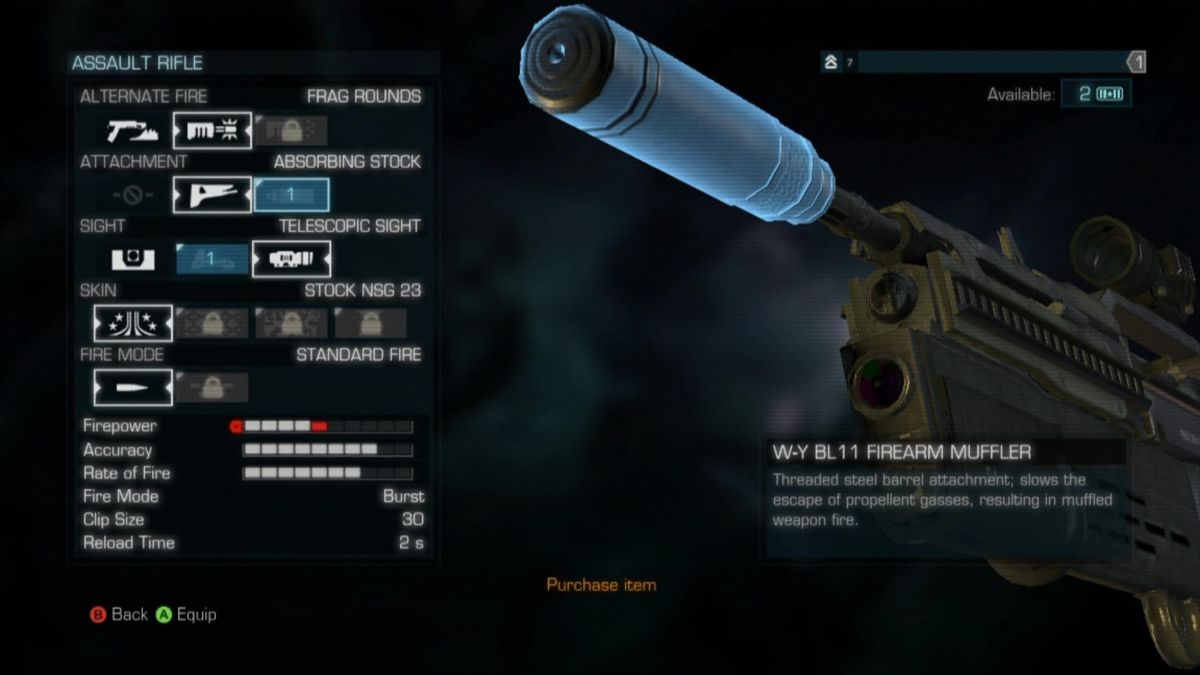
Task: Click the Purchase item prompt
Action: coord(601,585)
